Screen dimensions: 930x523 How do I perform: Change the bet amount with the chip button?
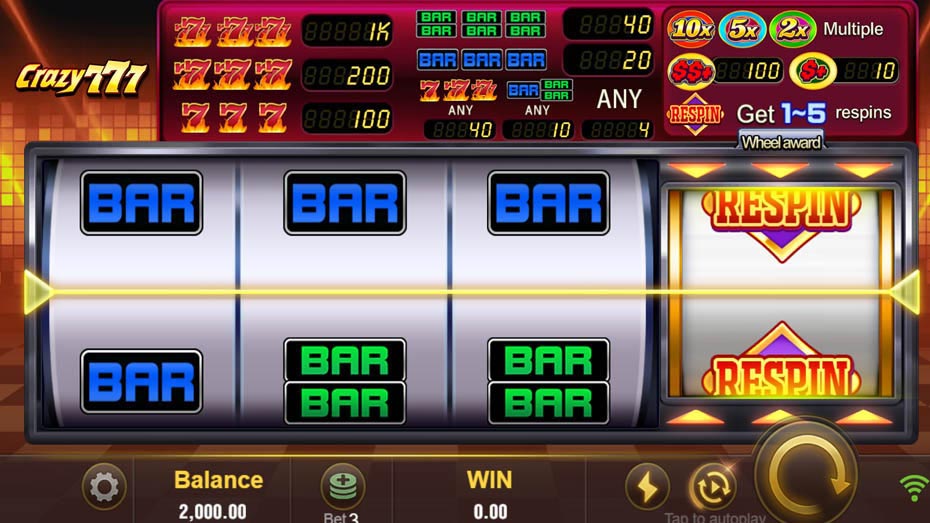coord(342,487)
